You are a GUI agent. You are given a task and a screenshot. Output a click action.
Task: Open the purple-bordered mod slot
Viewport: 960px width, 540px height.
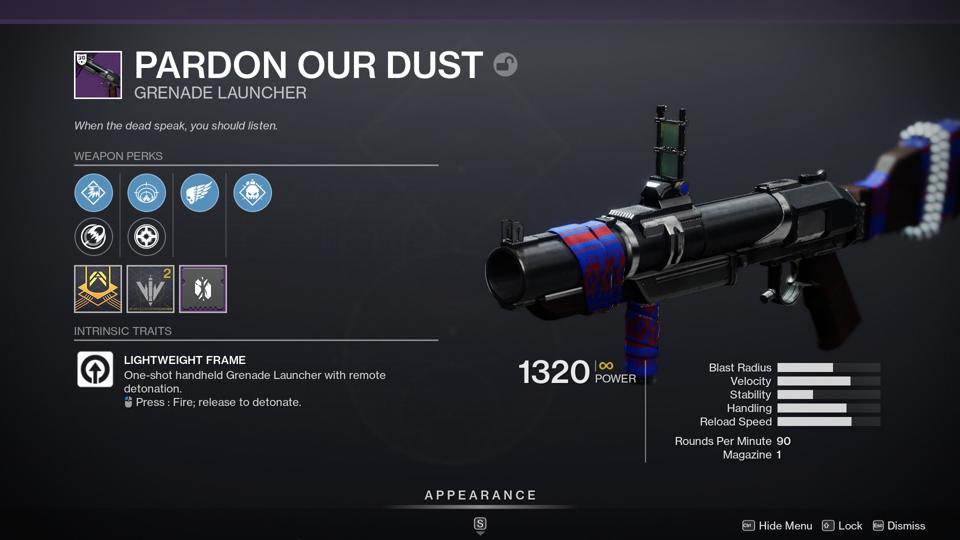click(x=203, y=289)
